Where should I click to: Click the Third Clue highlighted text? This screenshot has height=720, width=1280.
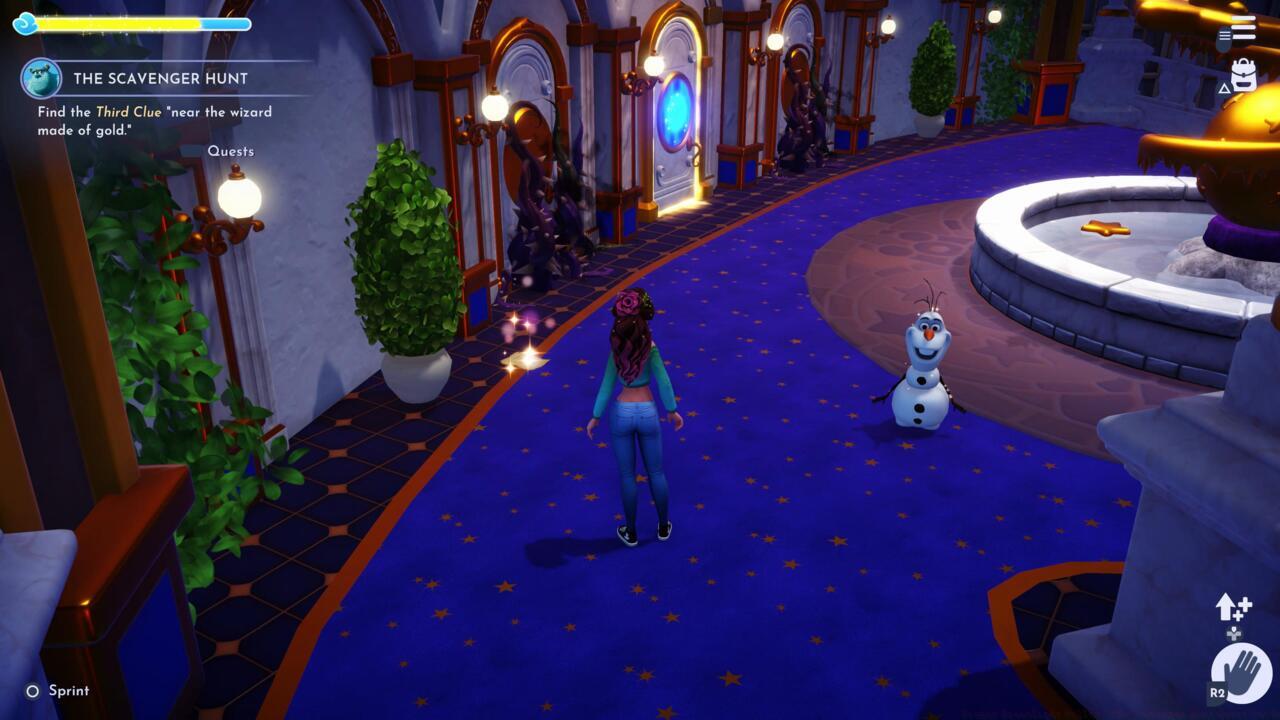point(130,111)
